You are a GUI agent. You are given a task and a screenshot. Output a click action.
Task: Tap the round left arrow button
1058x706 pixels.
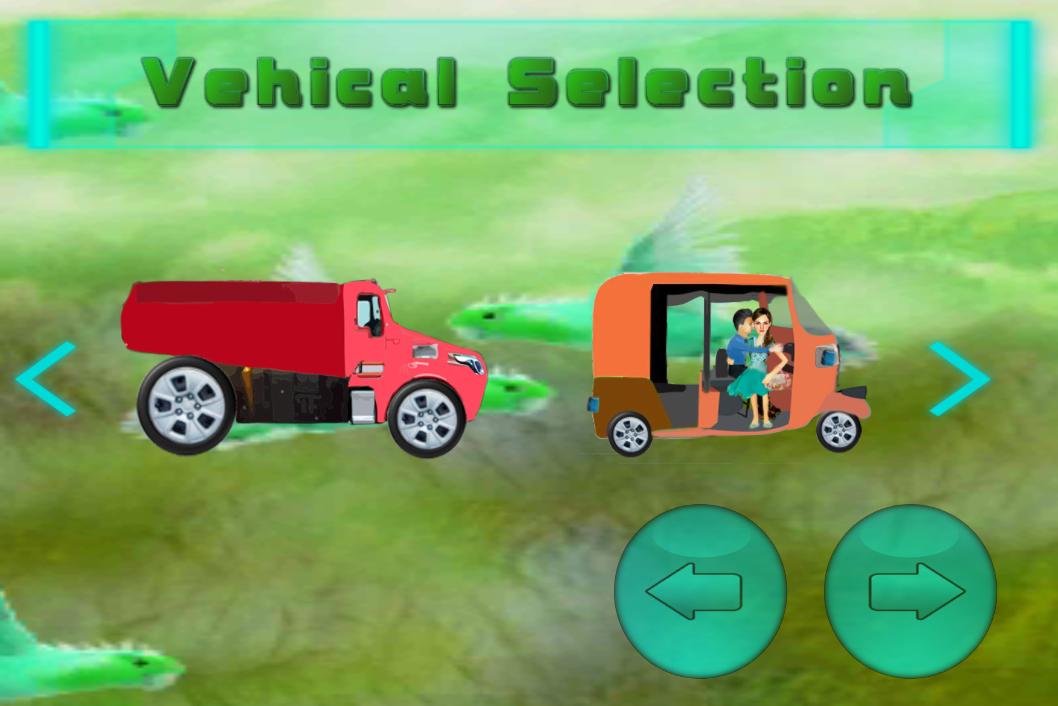point(700,591)
